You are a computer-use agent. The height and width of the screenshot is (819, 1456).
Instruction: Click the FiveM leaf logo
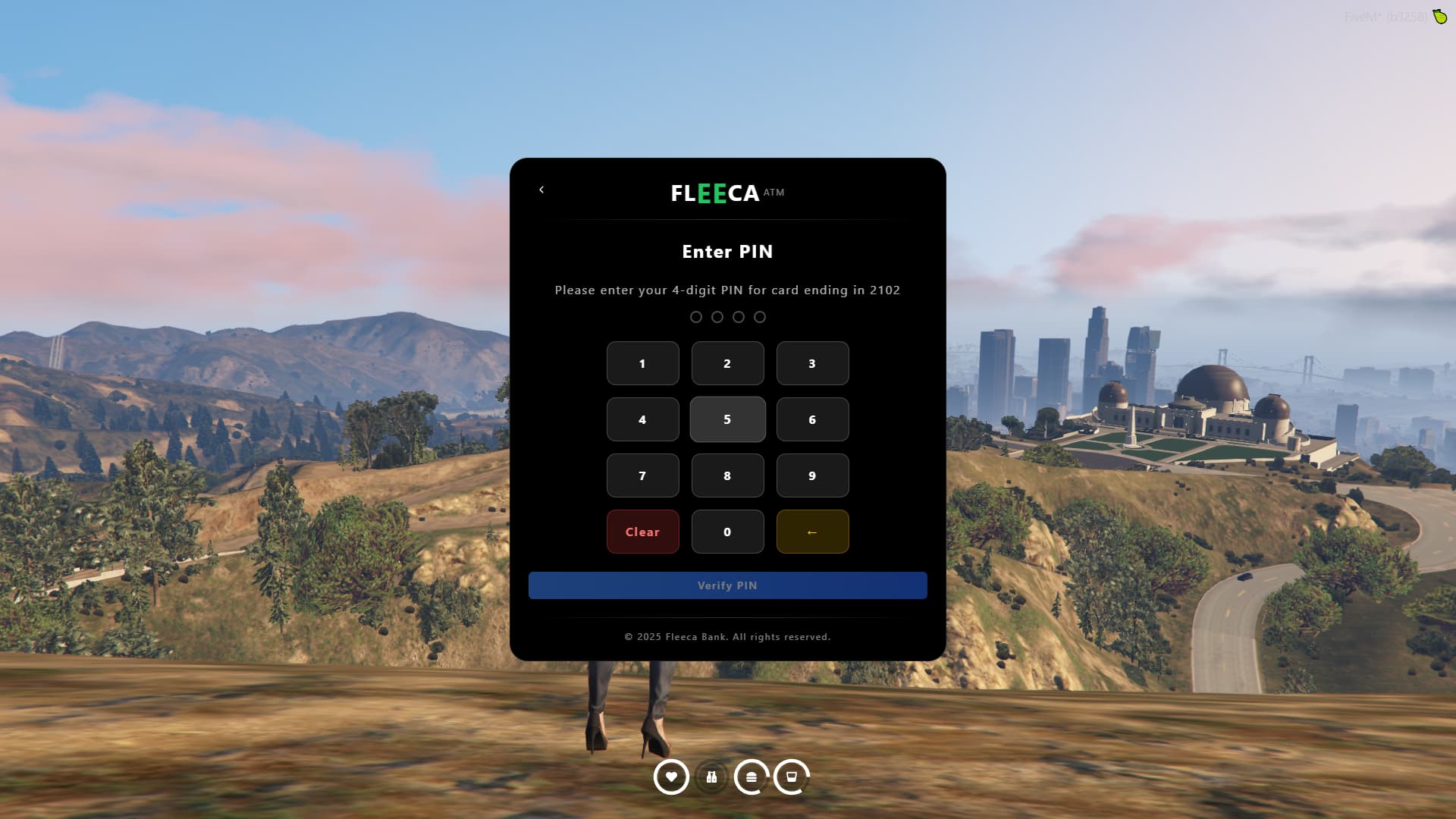tap(1440, 15)
